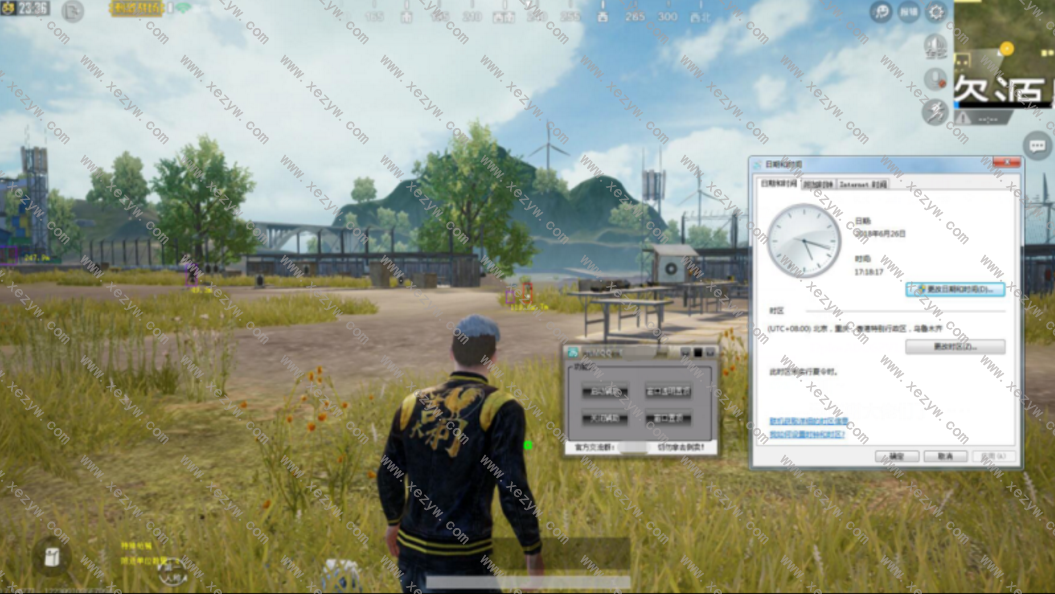Click the change time zone button
Viewport: 1055px width, 594px height.
click(x=954, y=347)
